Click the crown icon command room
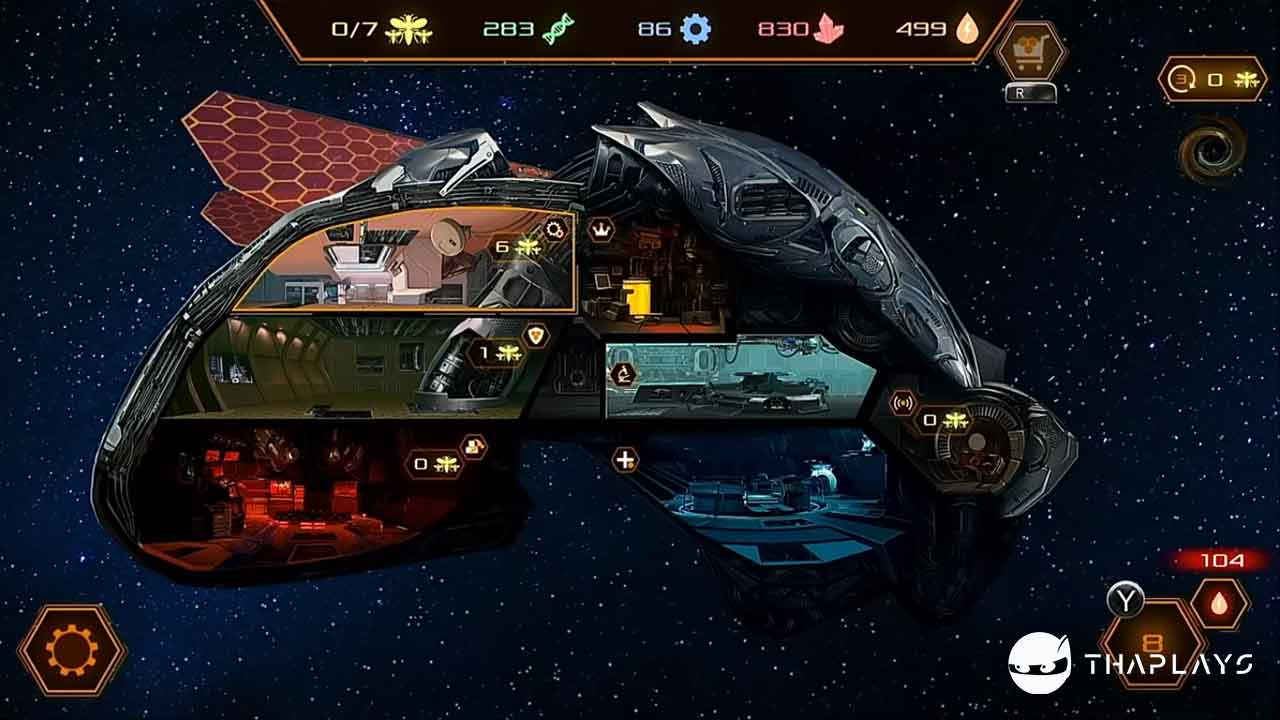Image resolution: width=1280 pixels, height=720 pixels. pyautogui.click(x=602, y=230)
